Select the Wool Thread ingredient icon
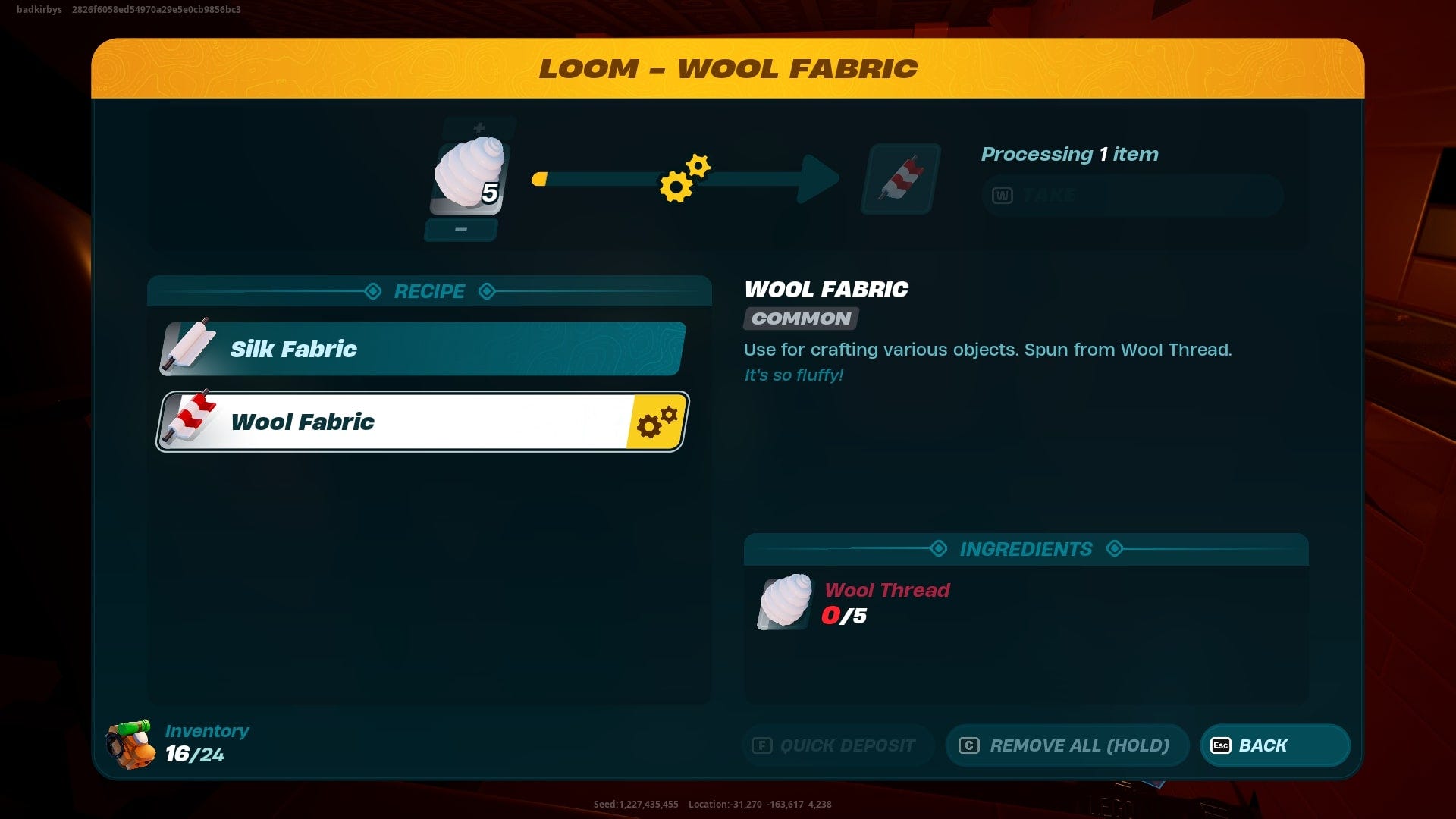1456x819 pixels. tap(783, 601)
